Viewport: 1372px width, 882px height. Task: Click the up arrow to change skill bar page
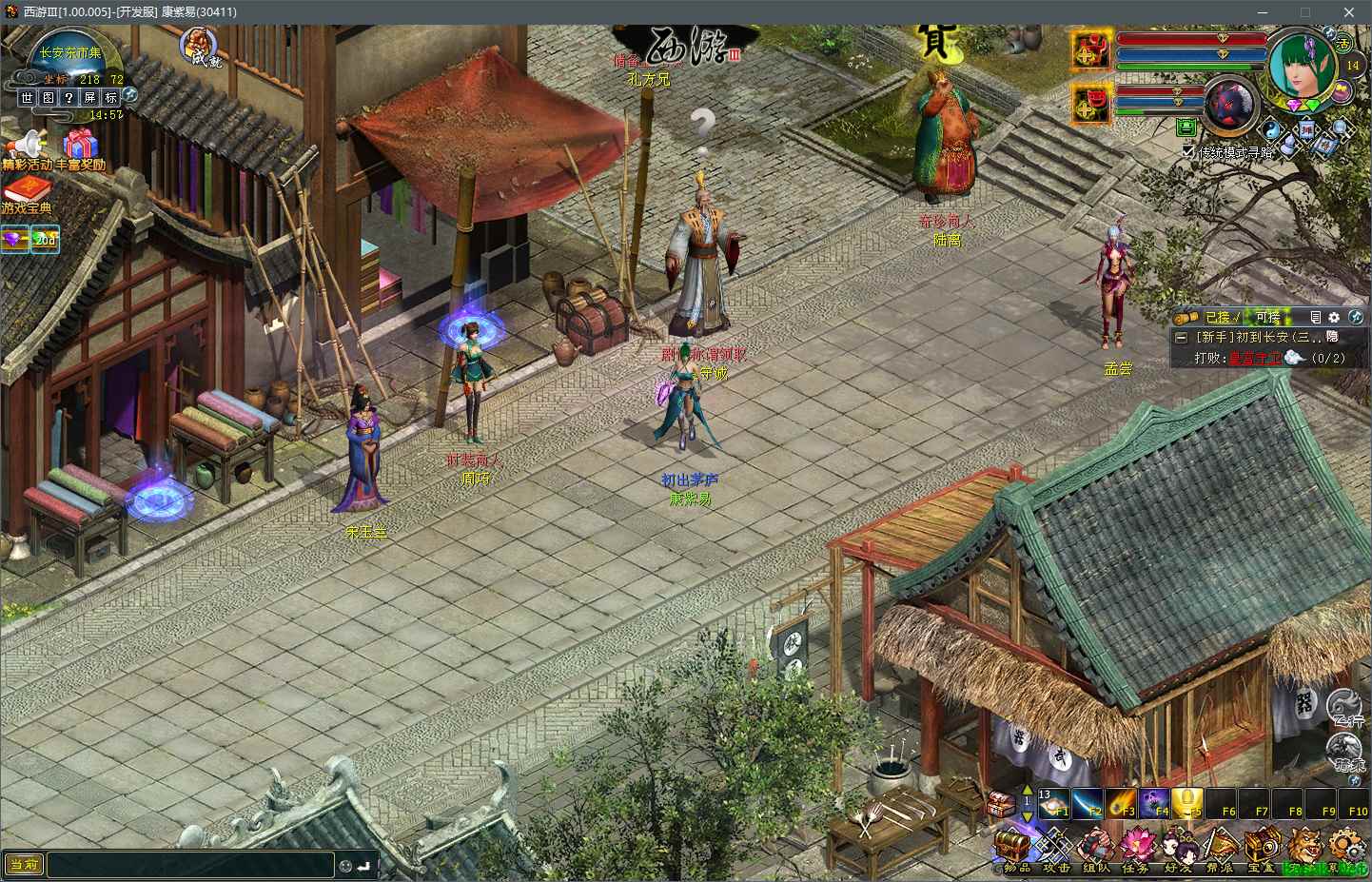click(x=1029, y=789)
